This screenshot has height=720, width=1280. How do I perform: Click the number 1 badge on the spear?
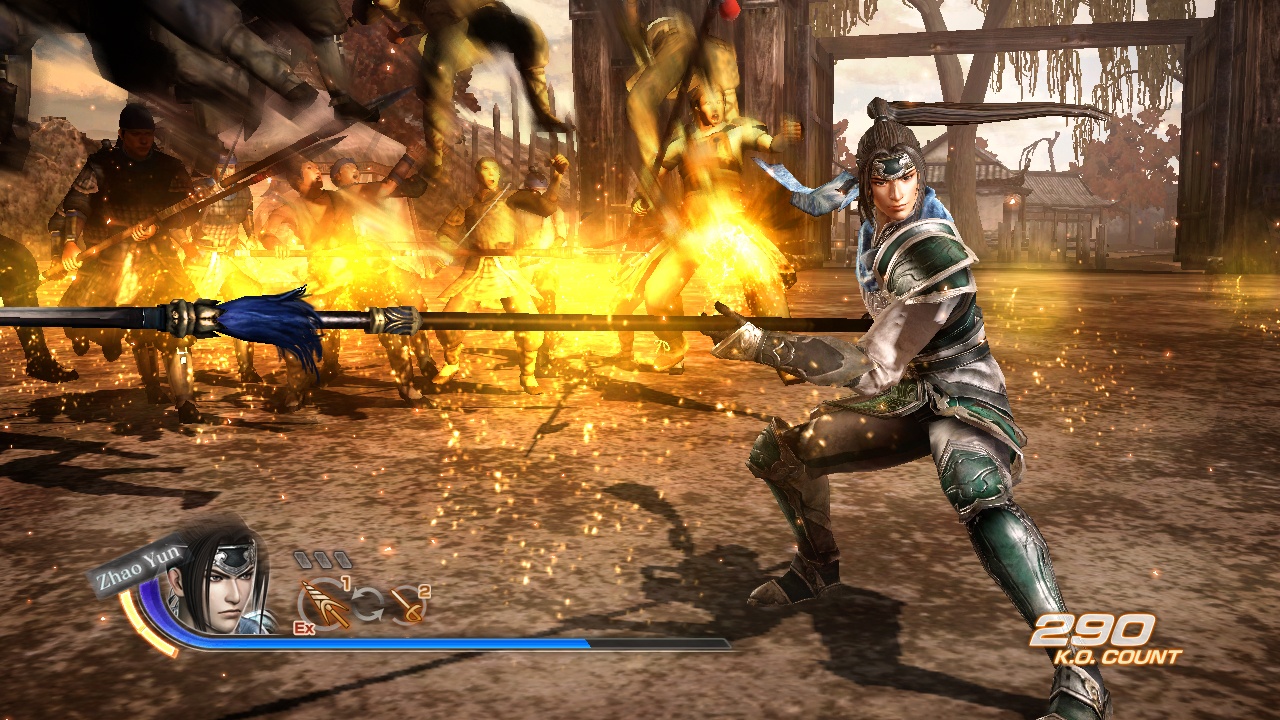coord(346,583)
